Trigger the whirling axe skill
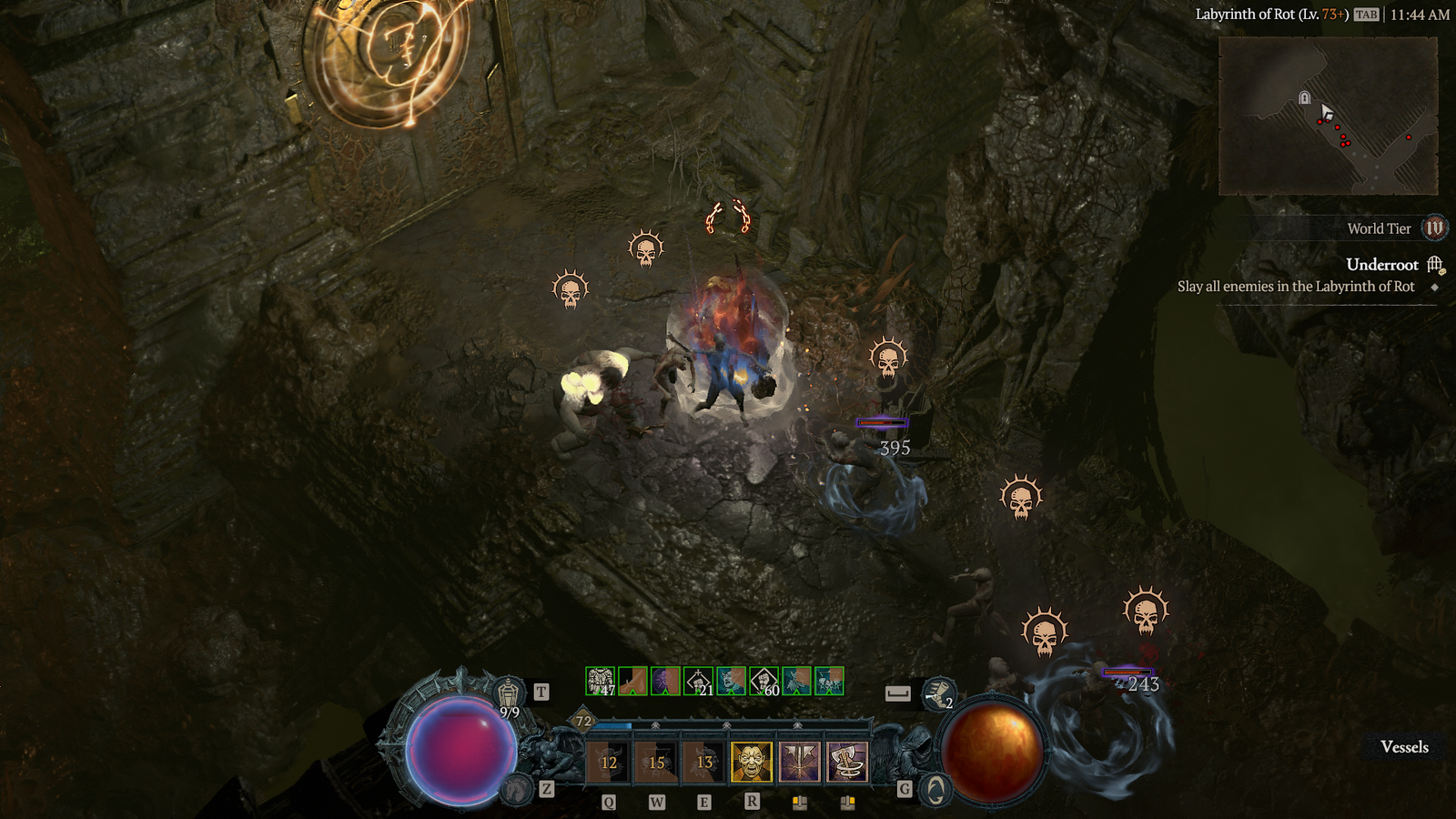The width and height of the screenshot is (1456, 819). (x=847, y=762)
